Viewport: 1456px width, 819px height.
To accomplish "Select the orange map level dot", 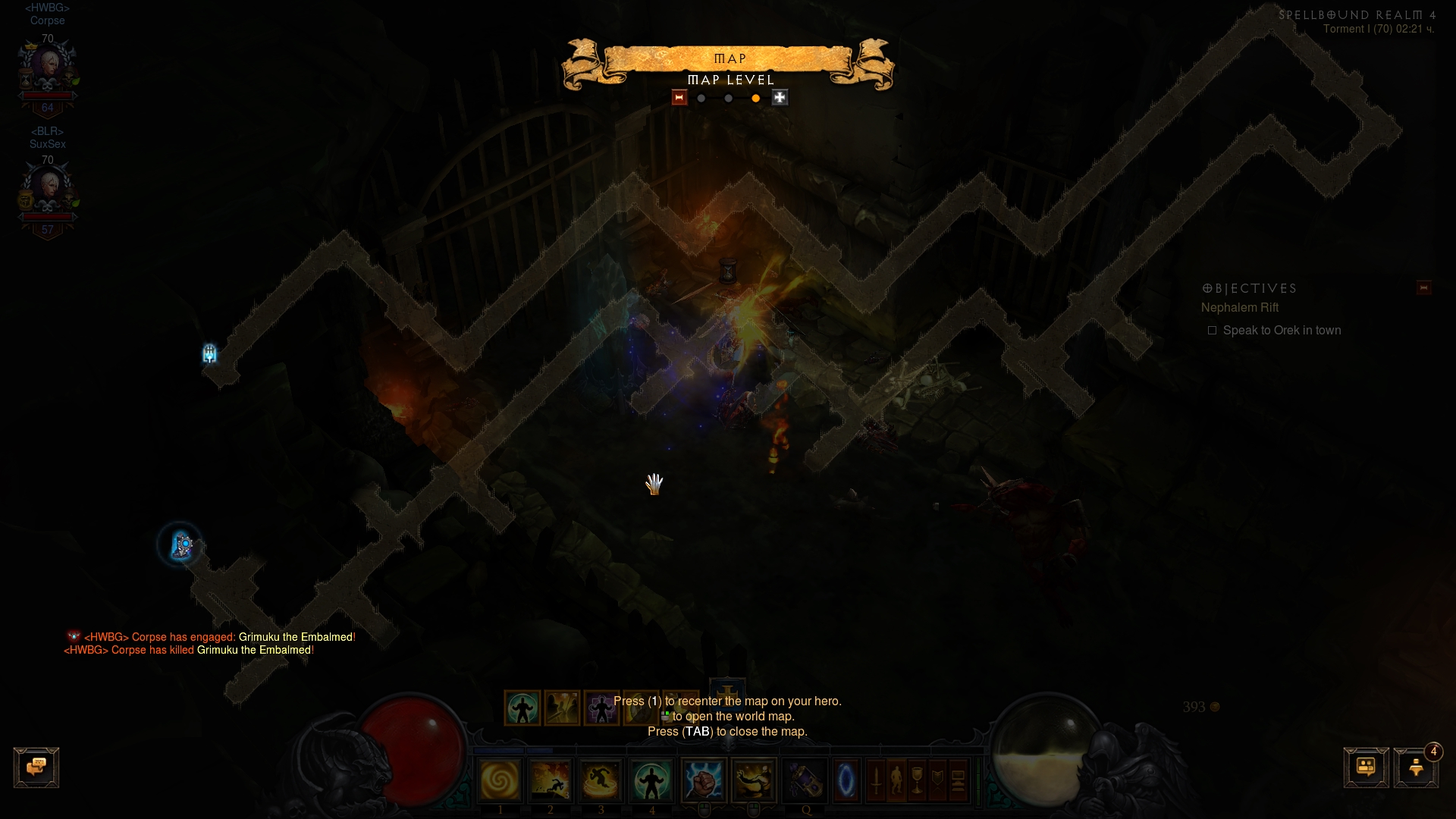I will pos(755,99).
